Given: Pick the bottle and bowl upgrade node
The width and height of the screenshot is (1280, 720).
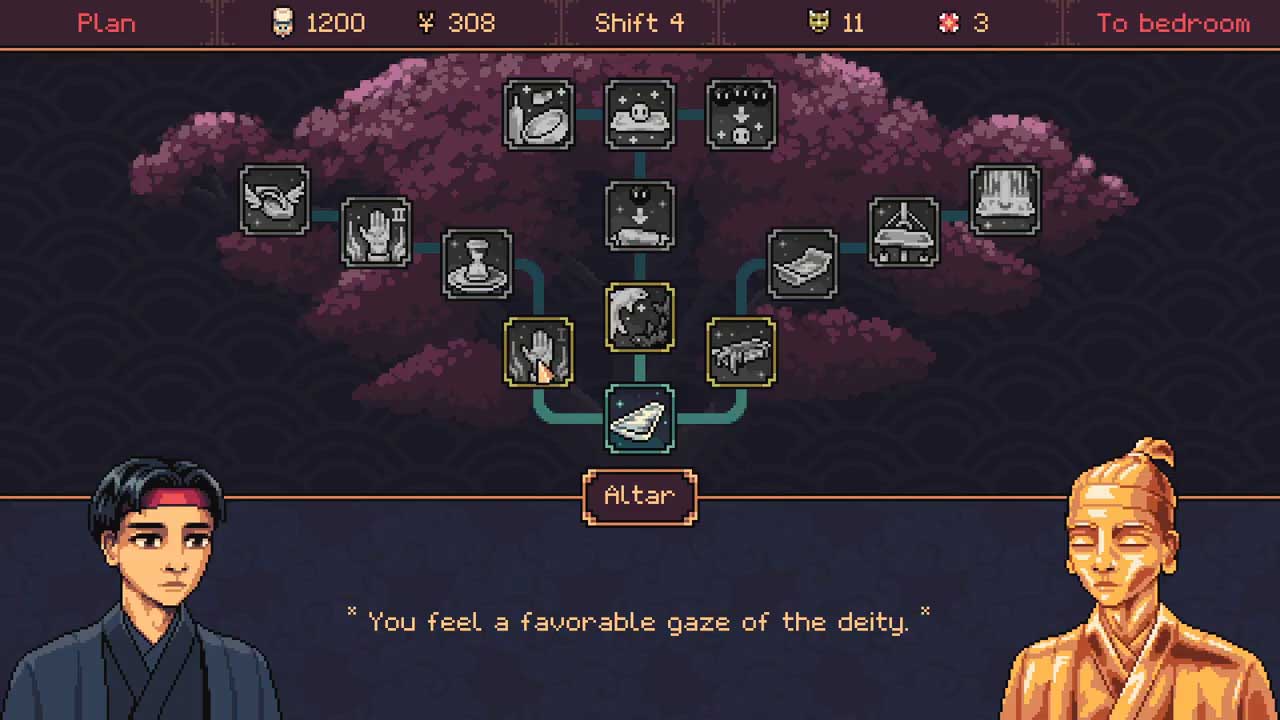Looking at the screenshot, I should 538,115.
